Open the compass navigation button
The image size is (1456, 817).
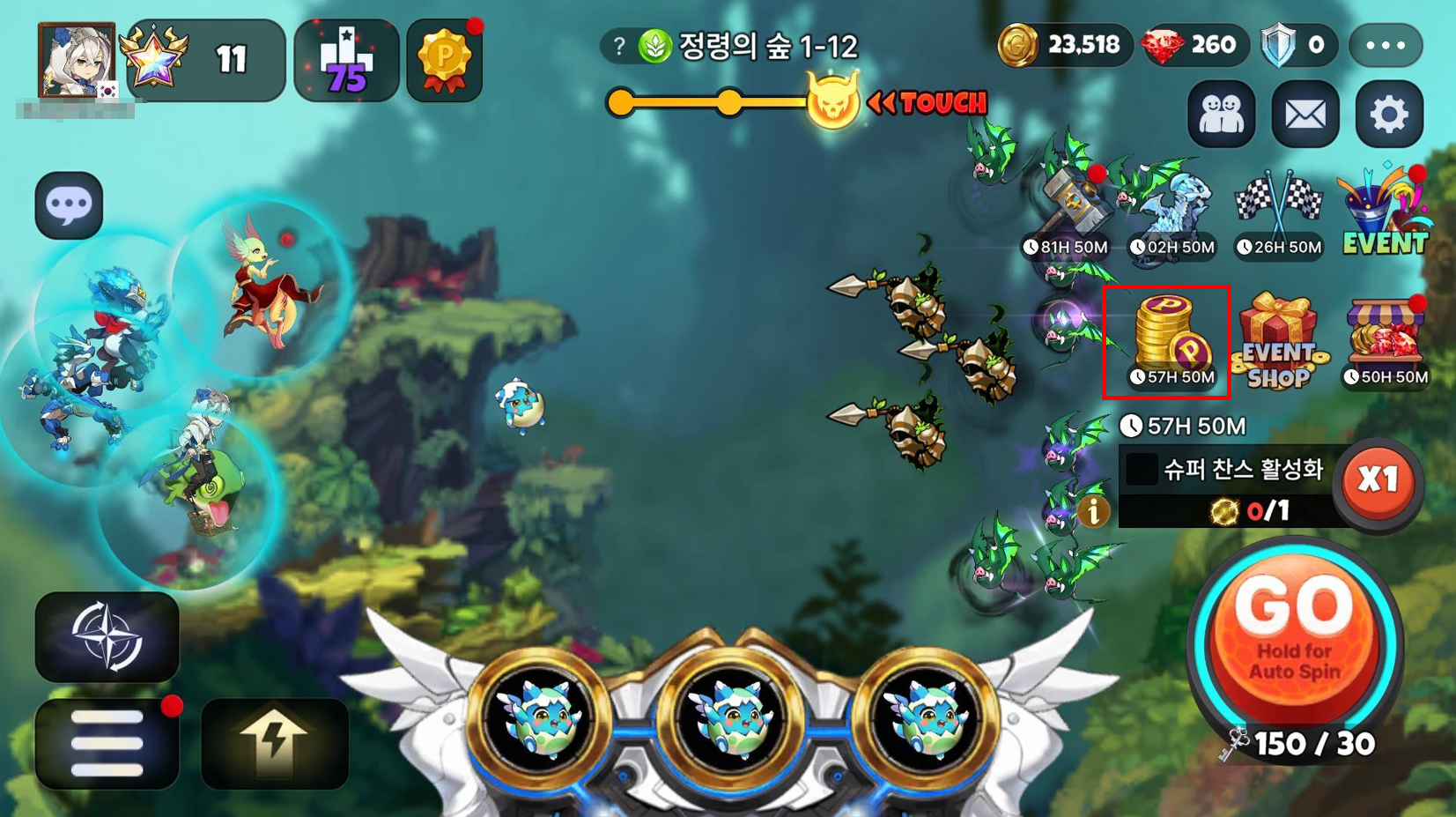[107, 636]
